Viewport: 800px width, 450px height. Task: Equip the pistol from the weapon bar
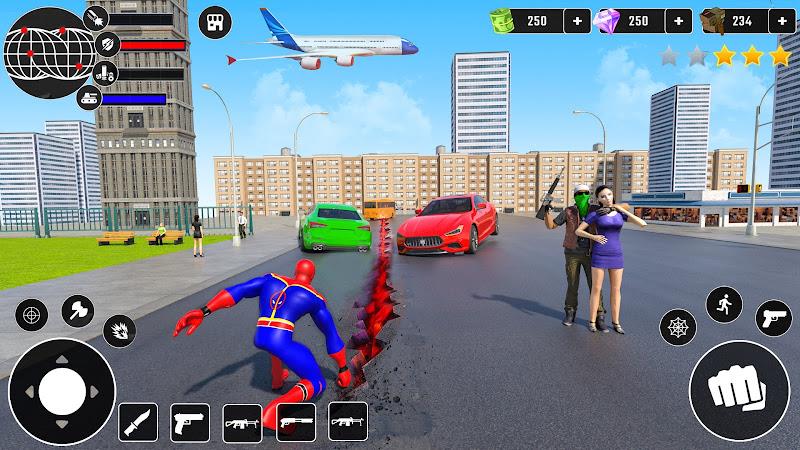pyautogui.click(x=189, y=422)
